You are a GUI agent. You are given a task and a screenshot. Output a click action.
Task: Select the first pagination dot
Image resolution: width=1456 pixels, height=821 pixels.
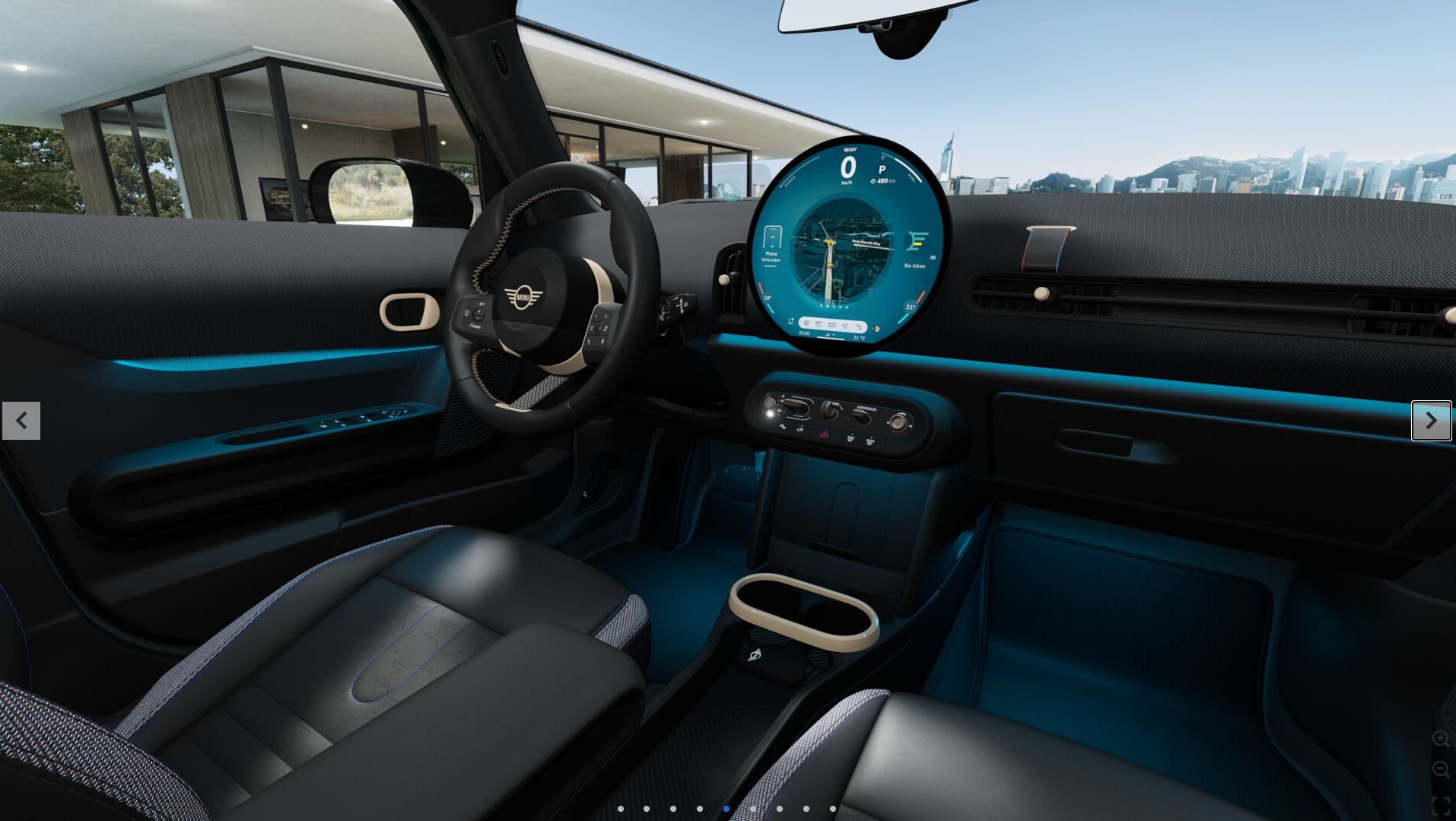coord(621,809)
